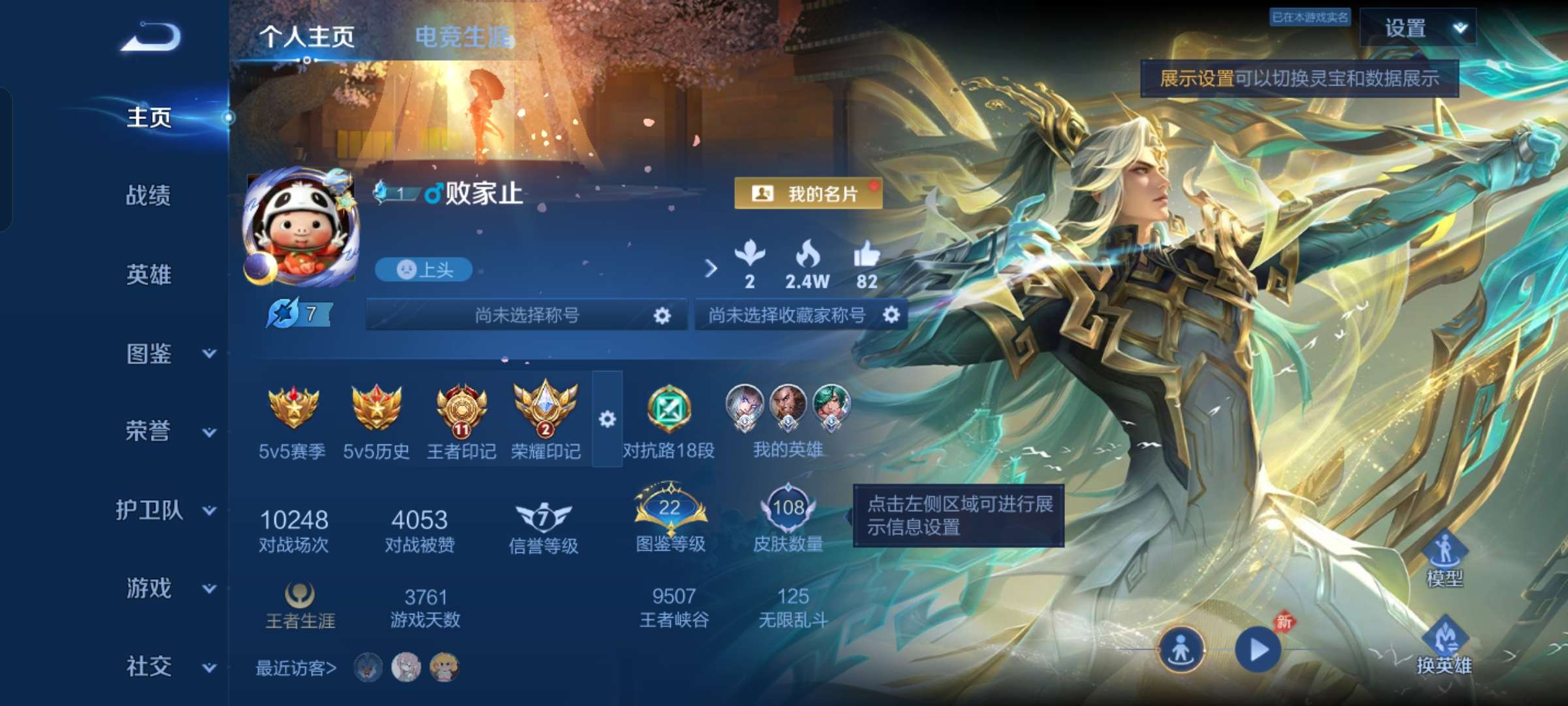Screen dimensions: 1568x706
Task: Expand the 荣誉 sidebar section
Action: point(149,431)
